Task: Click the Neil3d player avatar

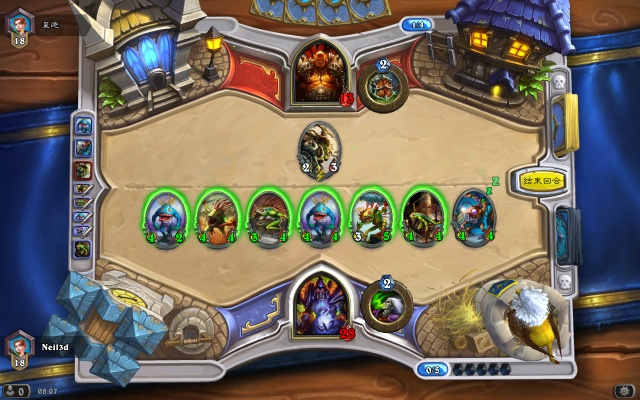Action: click(x=18, y=347)
